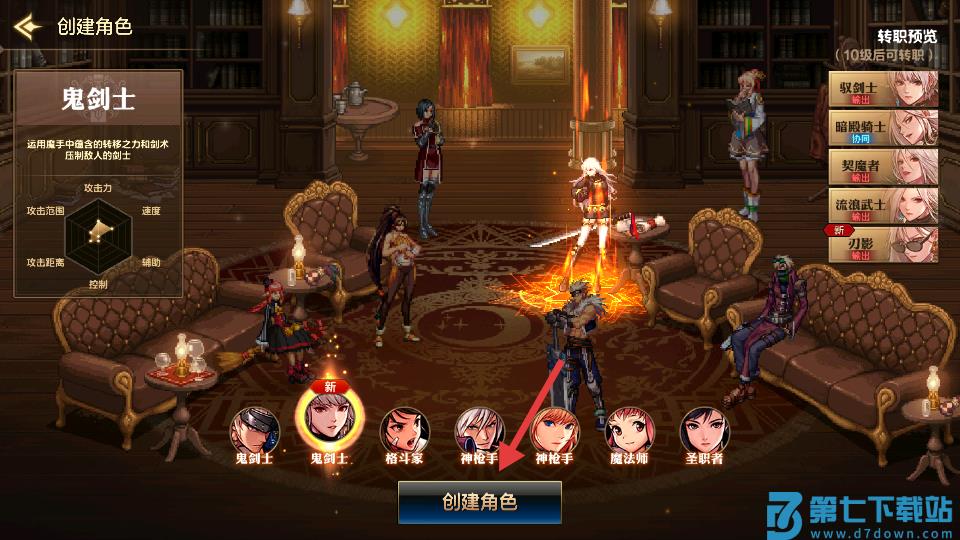This screenshot has width=960, height=540.
Task: Preview the 驭剑士 job advancement
Action: click(x=884, y=90)
